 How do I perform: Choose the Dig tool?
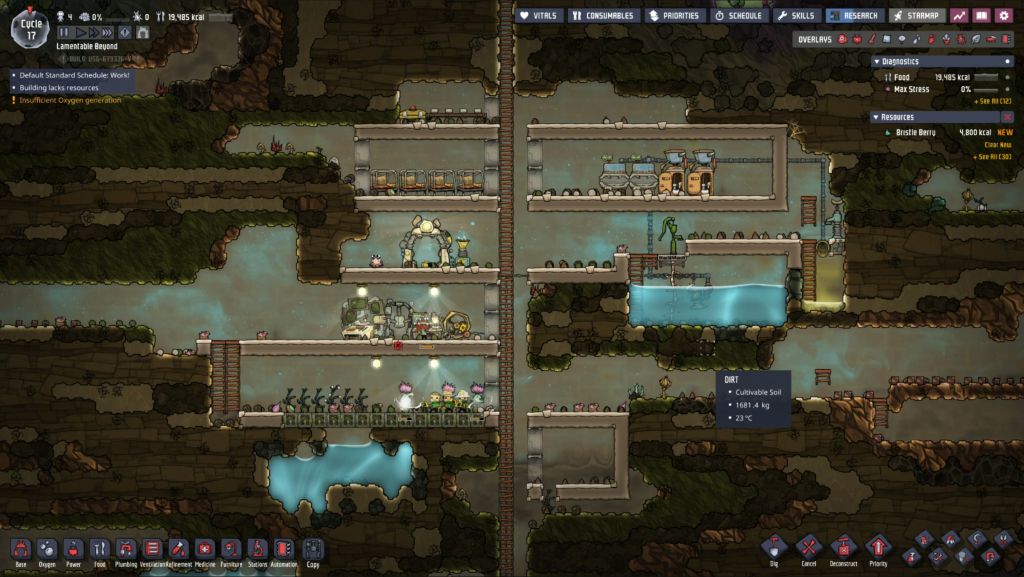[x=774, y=548]
